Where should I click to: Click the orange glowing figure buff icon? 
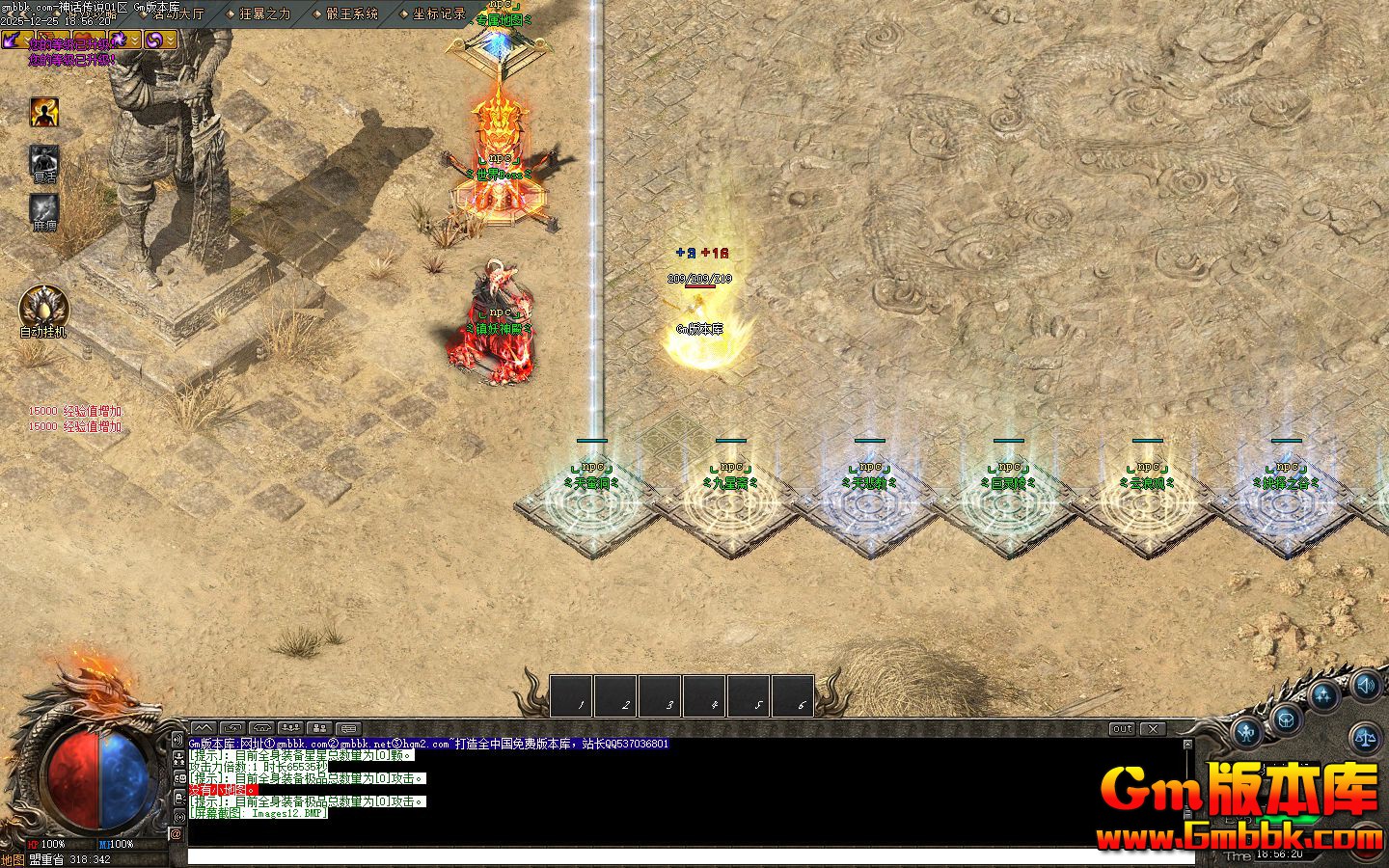[44, 112]
